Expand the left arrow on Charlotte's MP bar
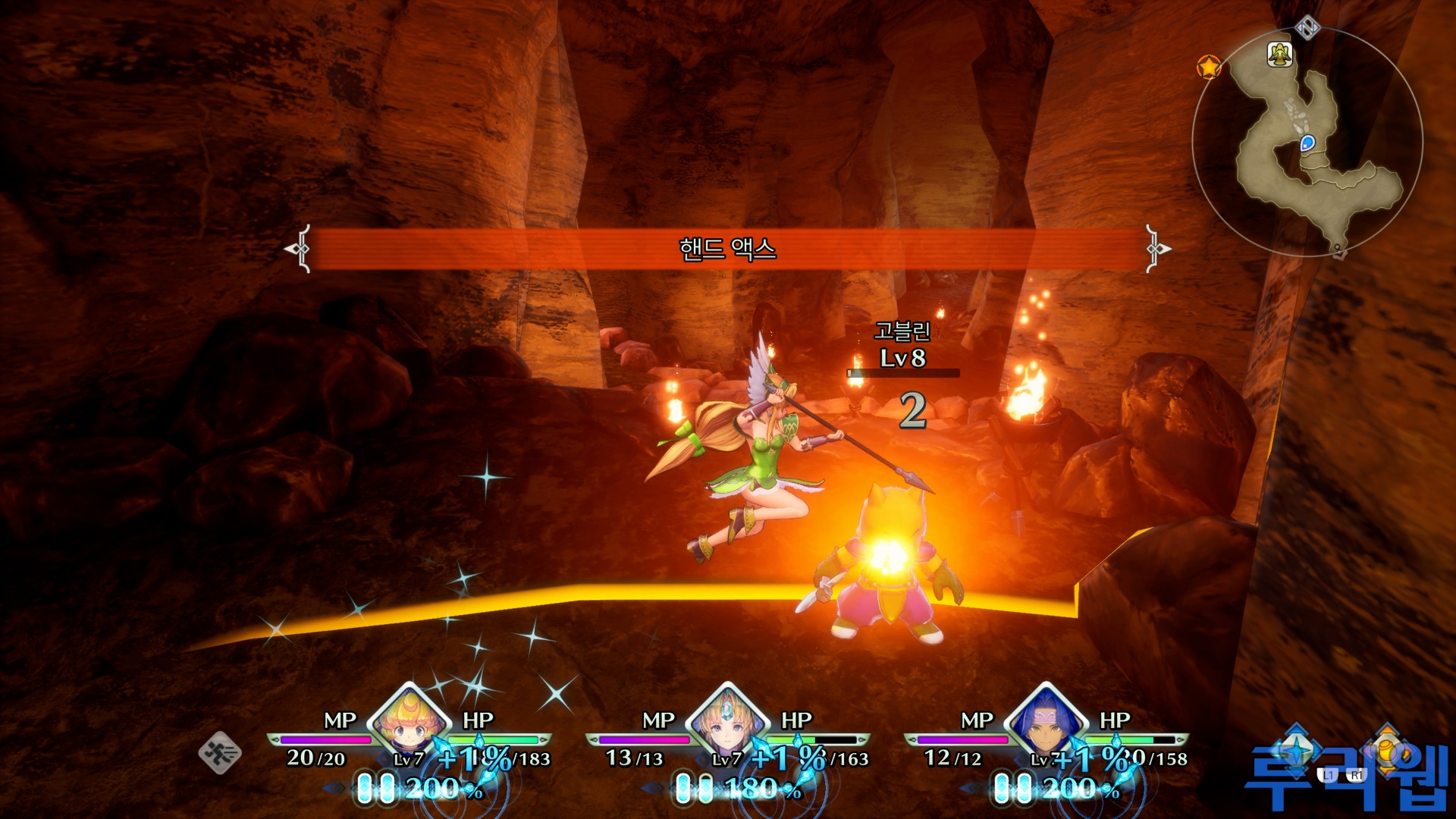This screenshot has width=1456, height=819. [x=275, y=741]
